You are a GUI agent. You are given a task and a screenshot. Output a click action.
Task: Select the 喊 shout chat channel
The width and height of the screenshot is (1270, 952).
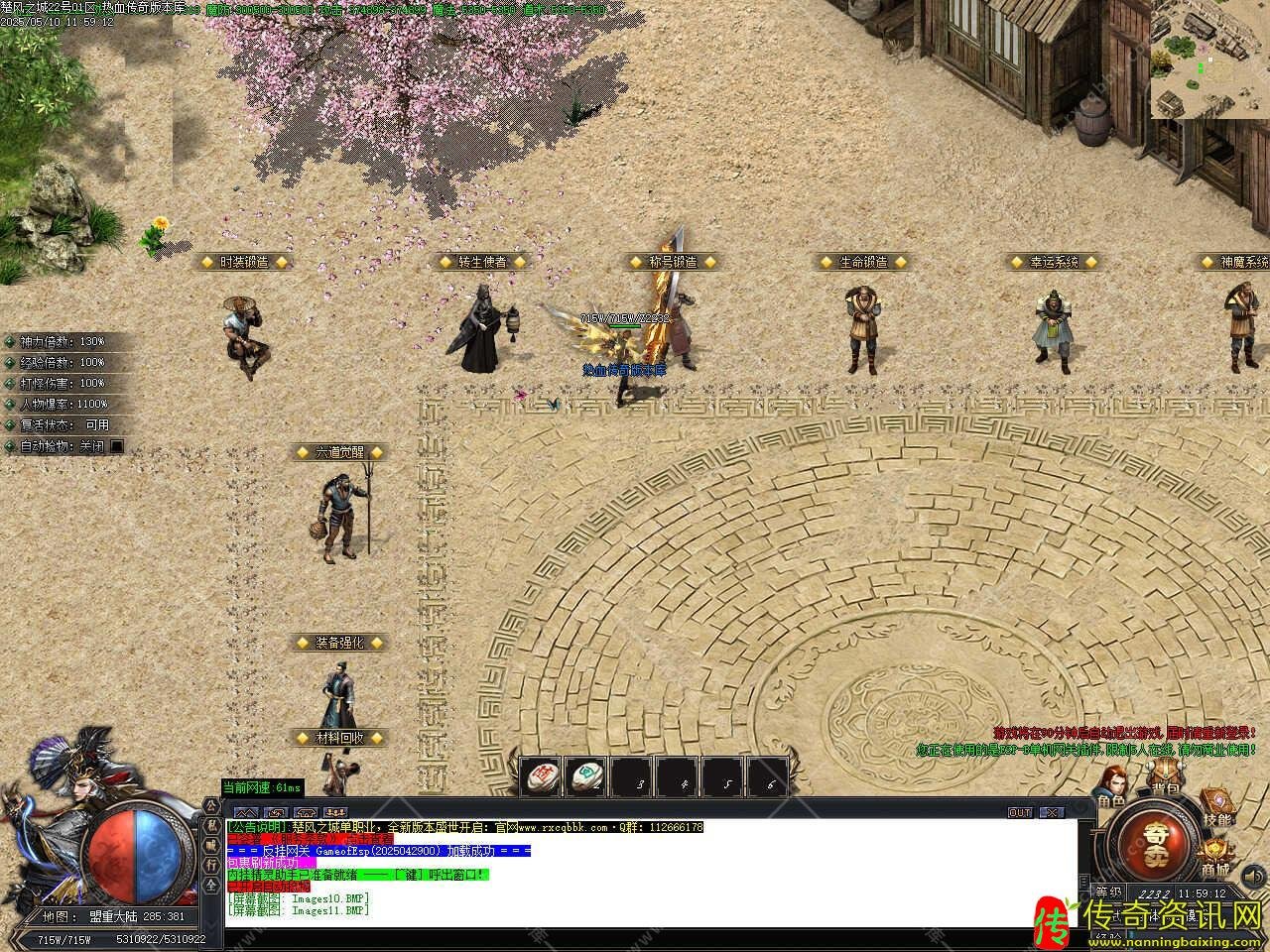[x=212, y=845]
